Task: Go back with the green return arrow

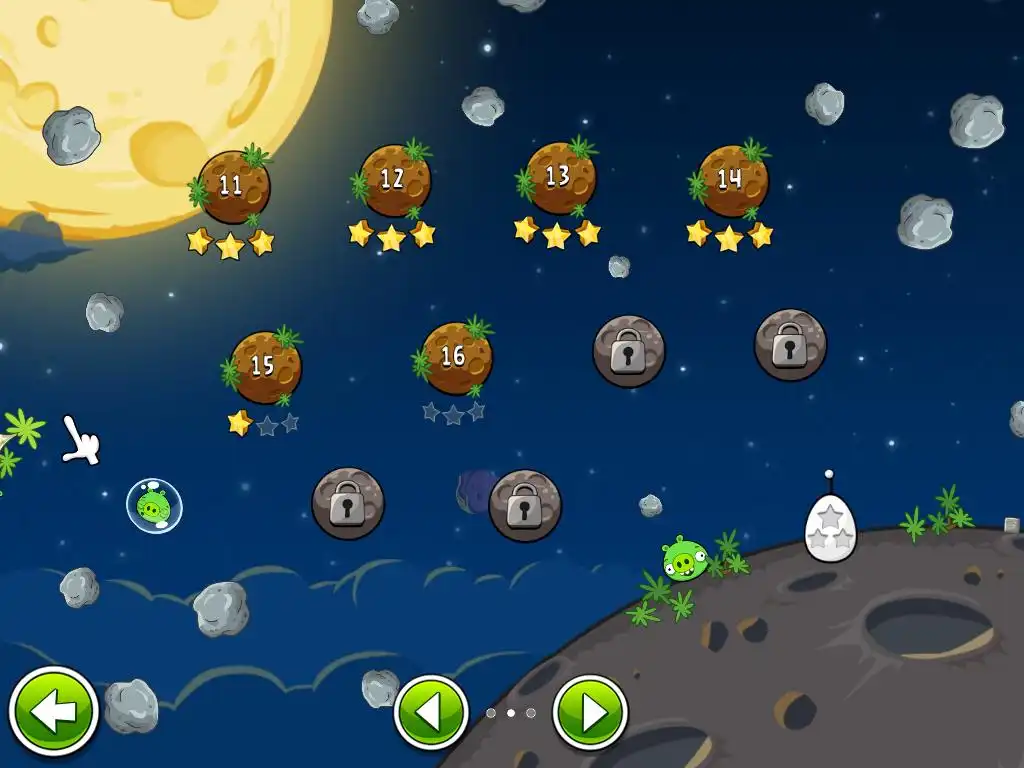Action: (x=53, y=712)
